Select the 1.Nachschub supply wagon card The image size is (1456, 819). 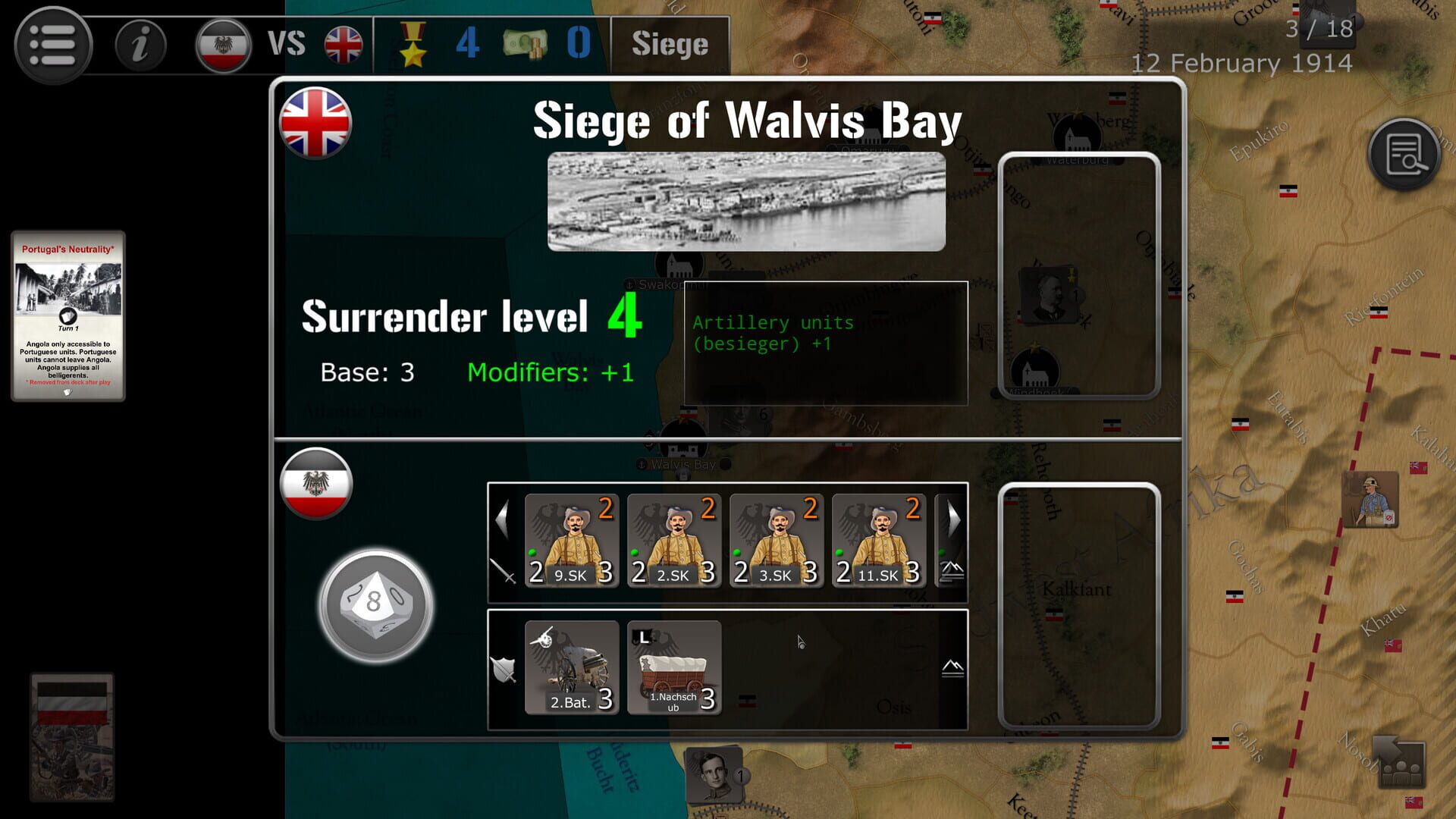tap(673, 667)
